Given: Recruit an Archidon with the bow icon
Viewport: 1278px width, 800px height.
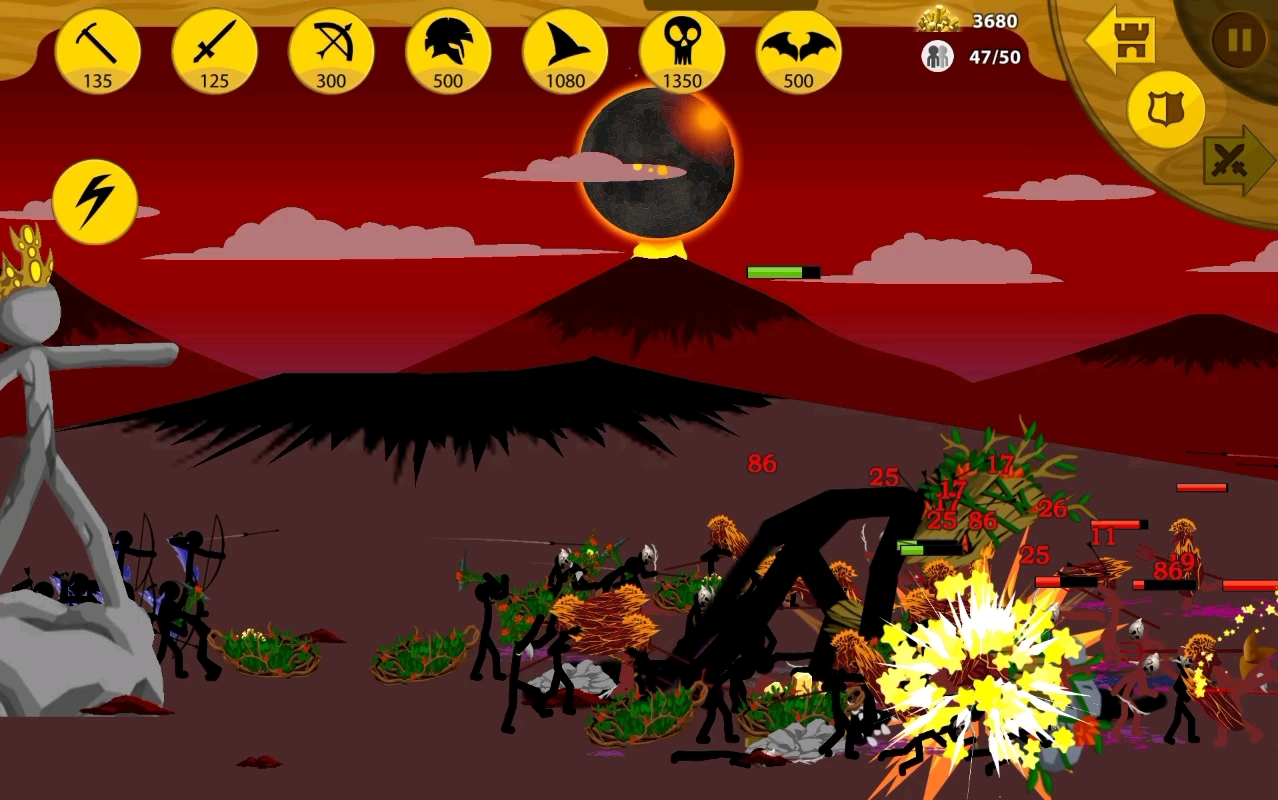Looking at the screenshot, I should tap(331, 52).
